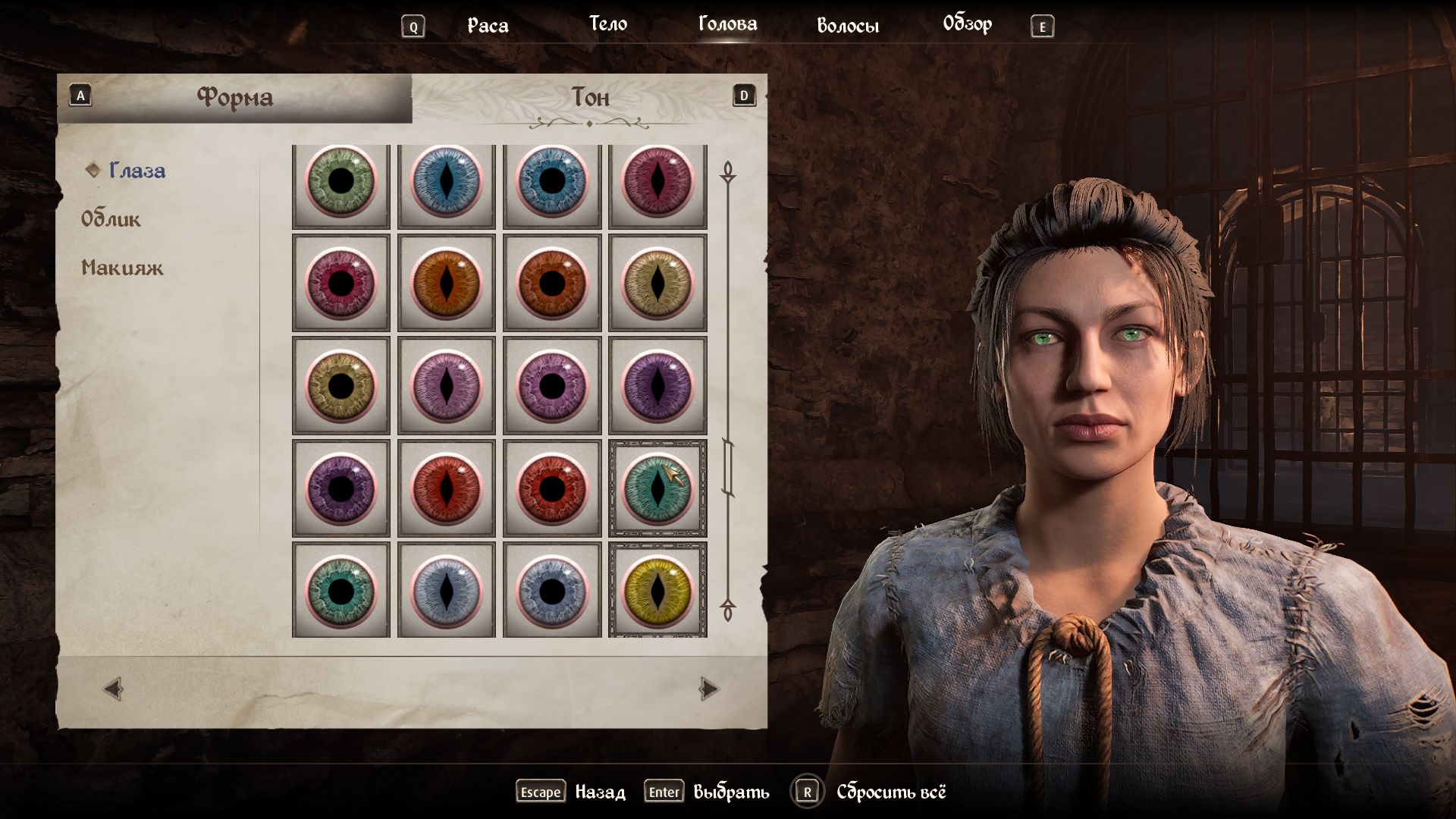Screen dimensions: 1456x819
Task: Switch to the Тон sub-tab
Action: (590, 97)
